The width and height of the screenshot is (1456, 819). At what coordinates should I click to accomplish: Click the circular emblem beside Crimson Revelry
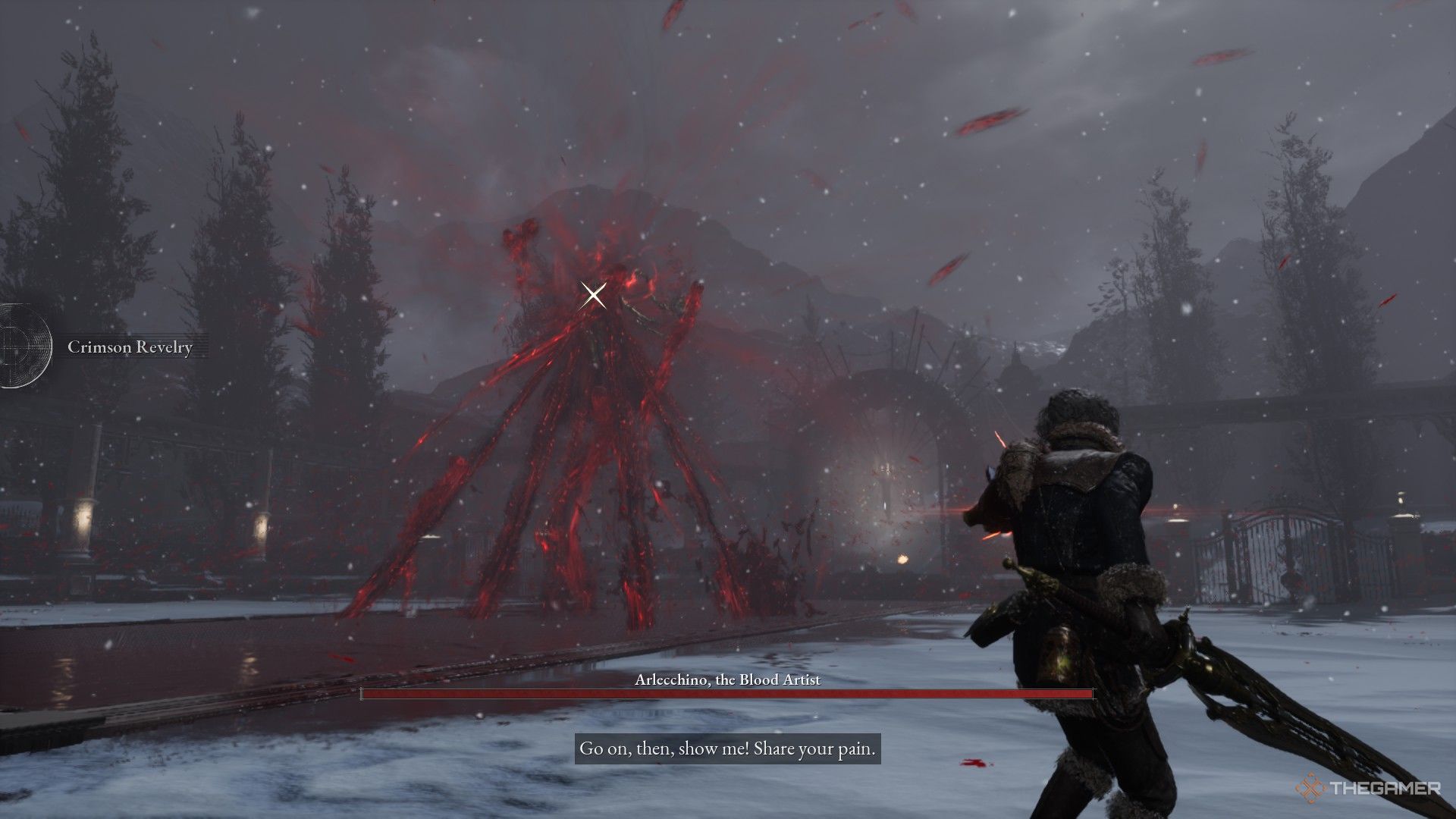pos(21,345)
